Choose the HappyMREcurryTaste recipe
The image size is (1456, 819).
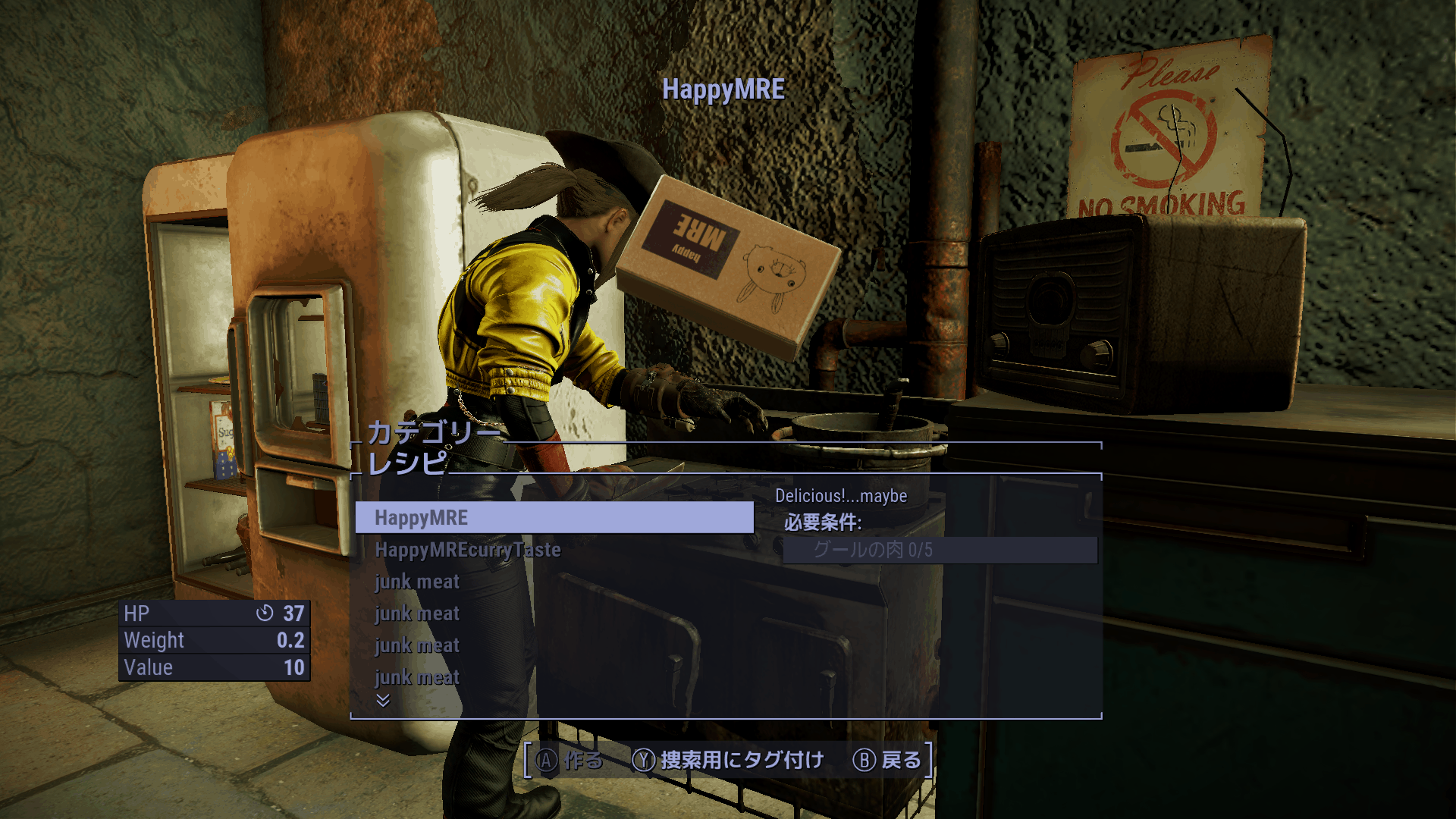tap(468, 550)
